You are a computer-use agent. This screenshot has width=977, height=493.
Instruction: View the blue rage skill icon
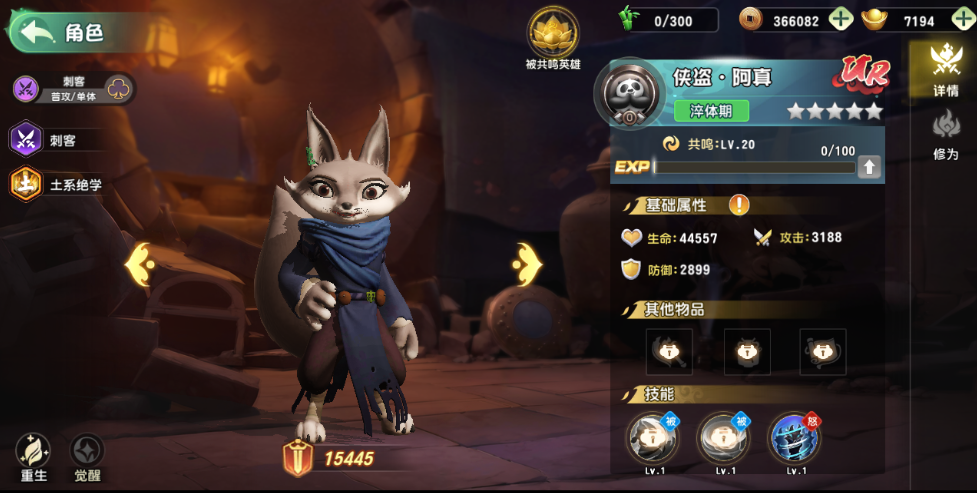(x=795, y=440)
